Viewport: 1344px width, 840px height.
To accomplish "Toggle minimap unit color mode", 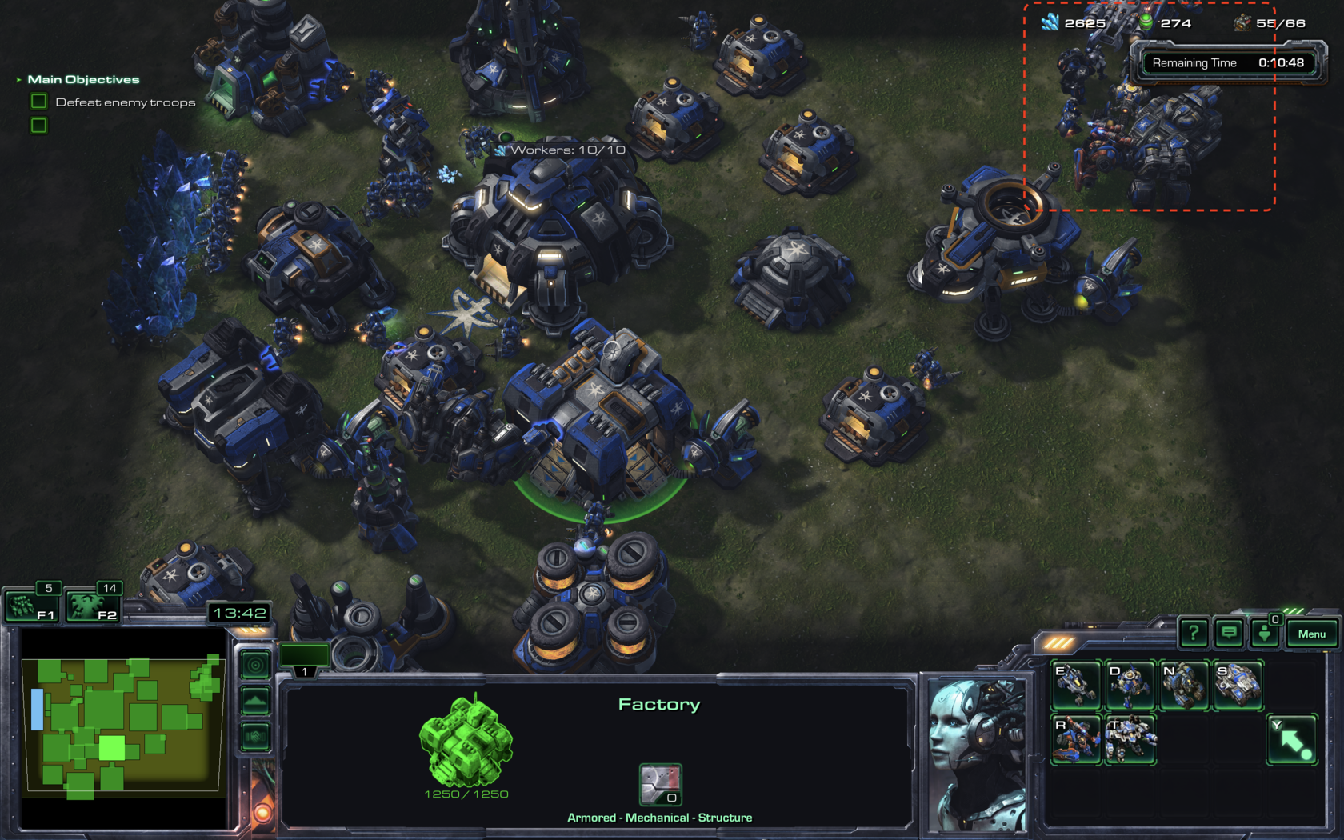I will 255,736.
